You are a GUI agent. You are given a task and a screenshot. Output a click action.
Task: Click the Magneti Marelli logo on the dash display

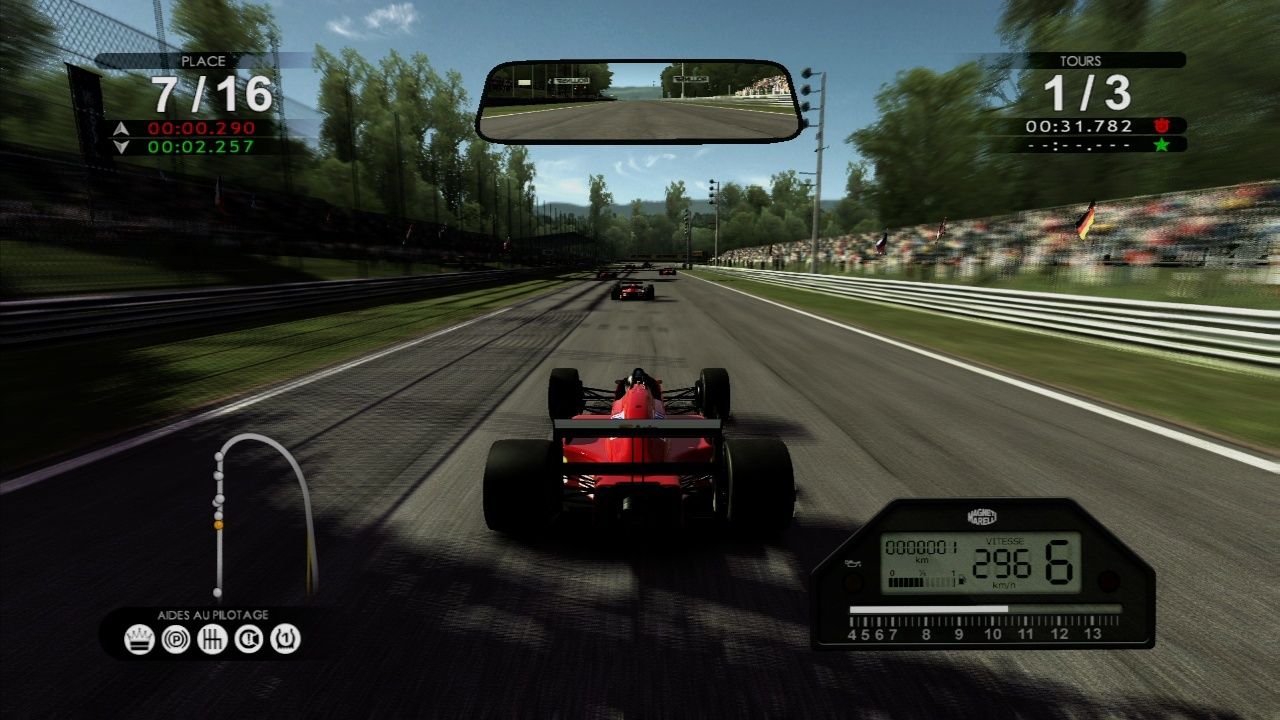coord(981,516)
